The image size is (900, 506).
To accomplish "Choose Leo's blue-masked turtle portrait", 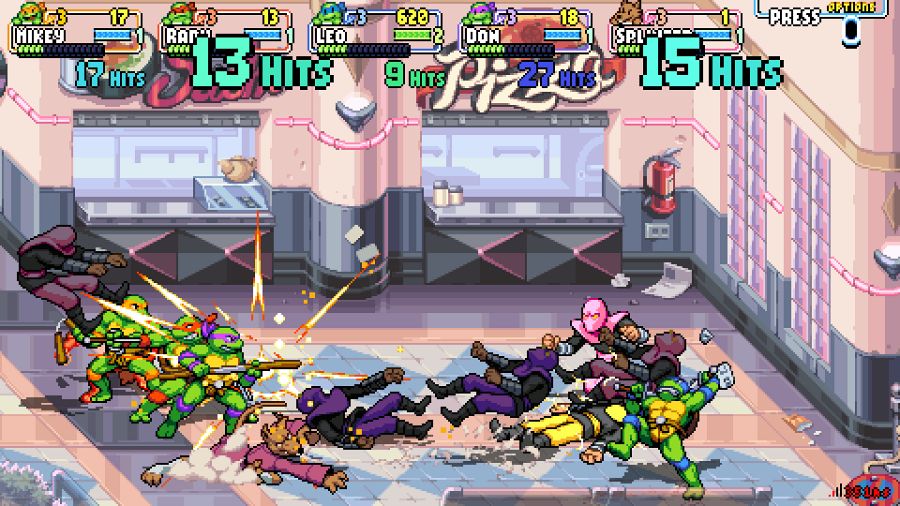I will [330, 14].
